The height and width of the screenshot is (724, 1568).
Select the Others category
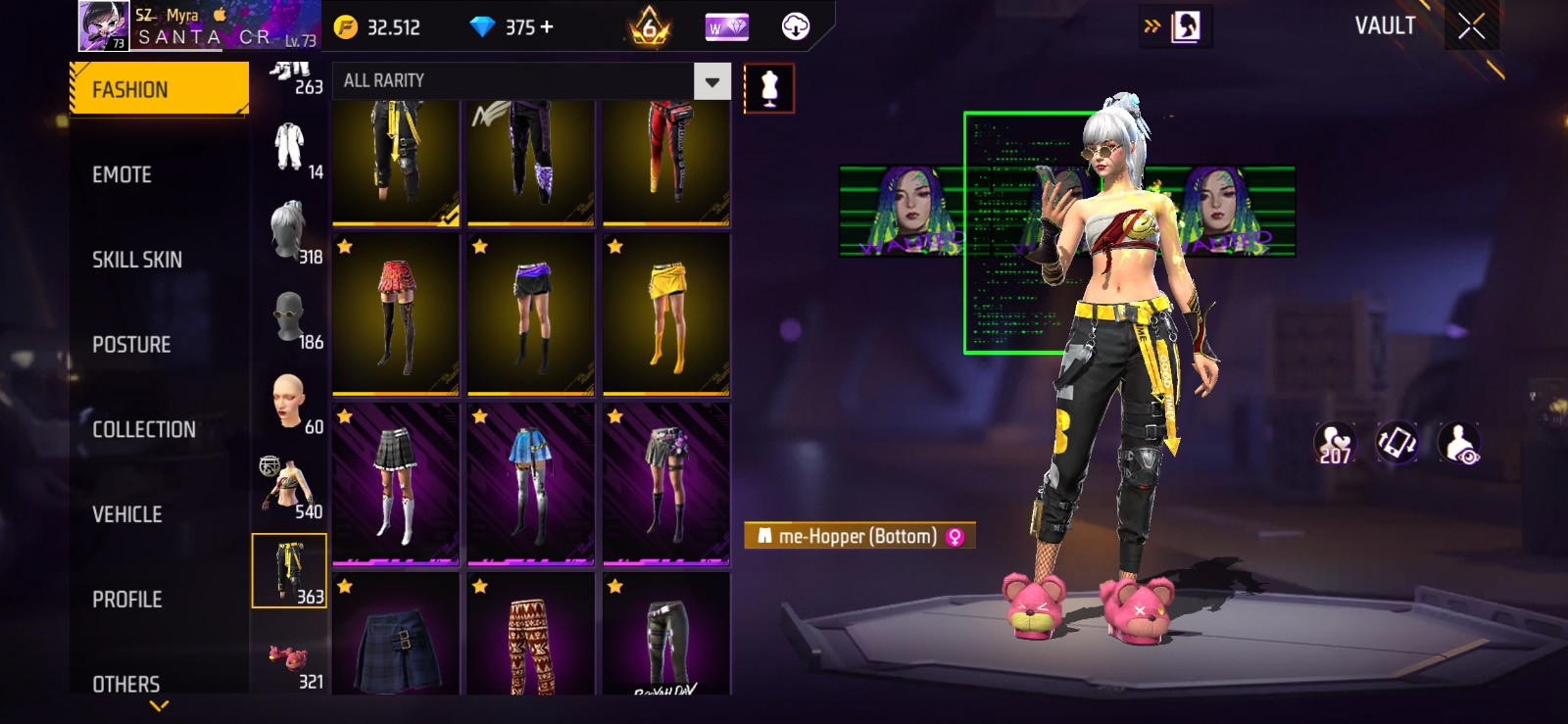(x=126, y=684)
